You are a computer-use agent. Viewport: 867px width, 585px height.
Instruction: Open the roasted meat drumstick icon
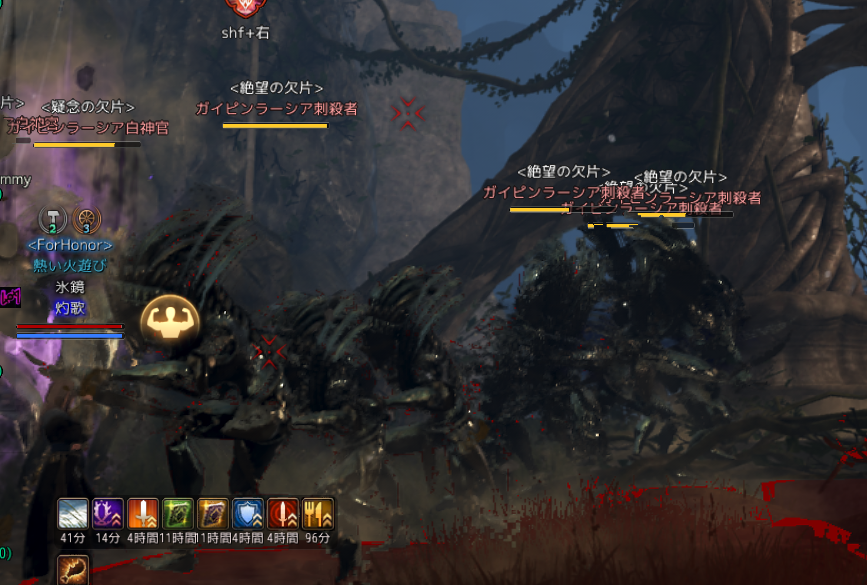pyautogui.click(x=73, y=571)
